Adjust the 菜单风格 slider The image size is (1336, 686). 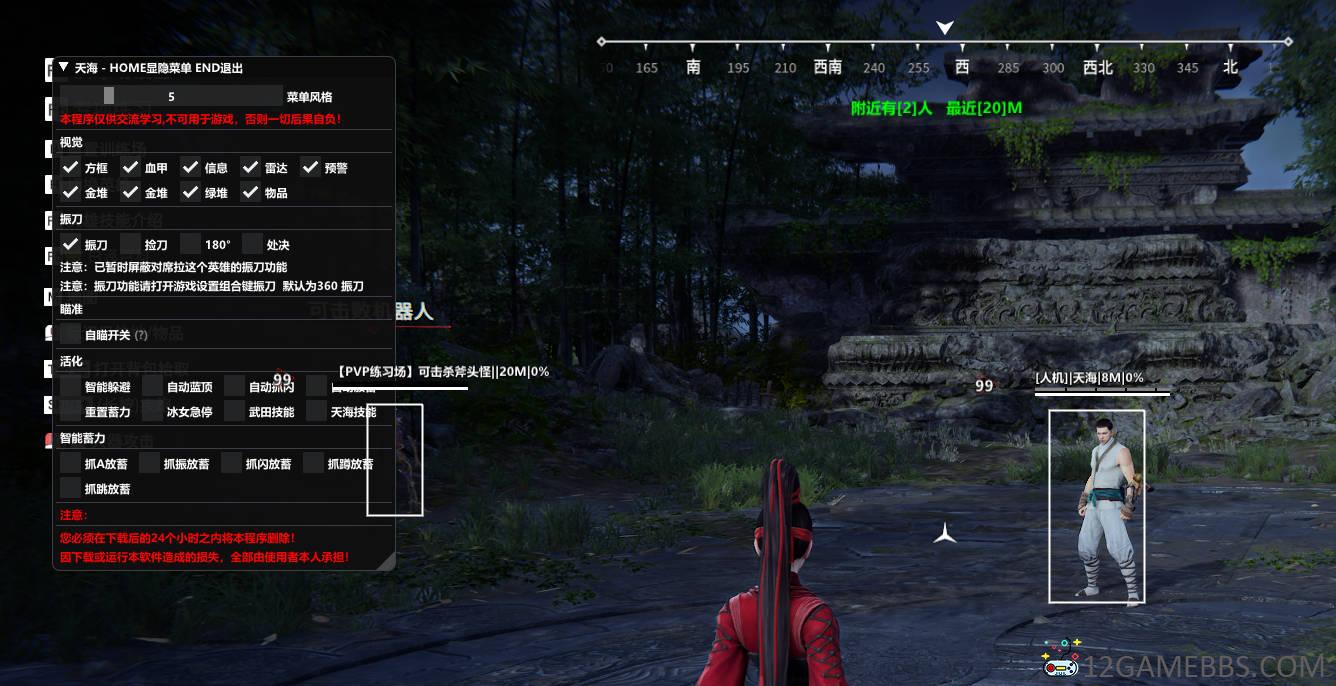click(171, 96)
